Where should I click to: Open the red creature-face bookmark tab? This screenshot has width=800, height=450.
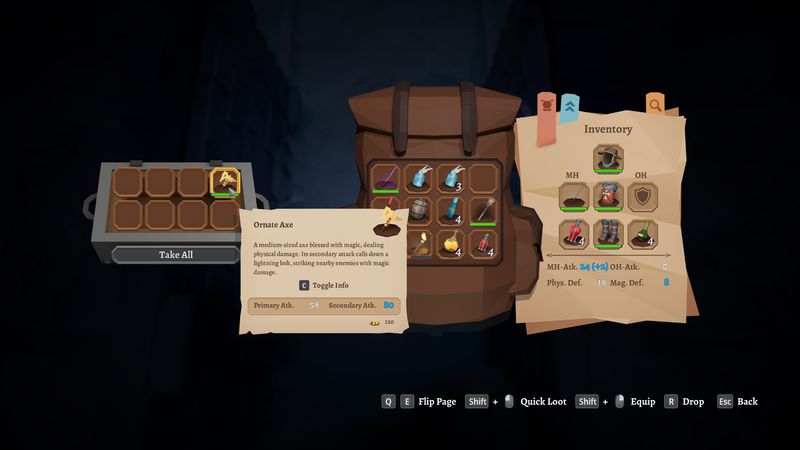pos(547,104)
